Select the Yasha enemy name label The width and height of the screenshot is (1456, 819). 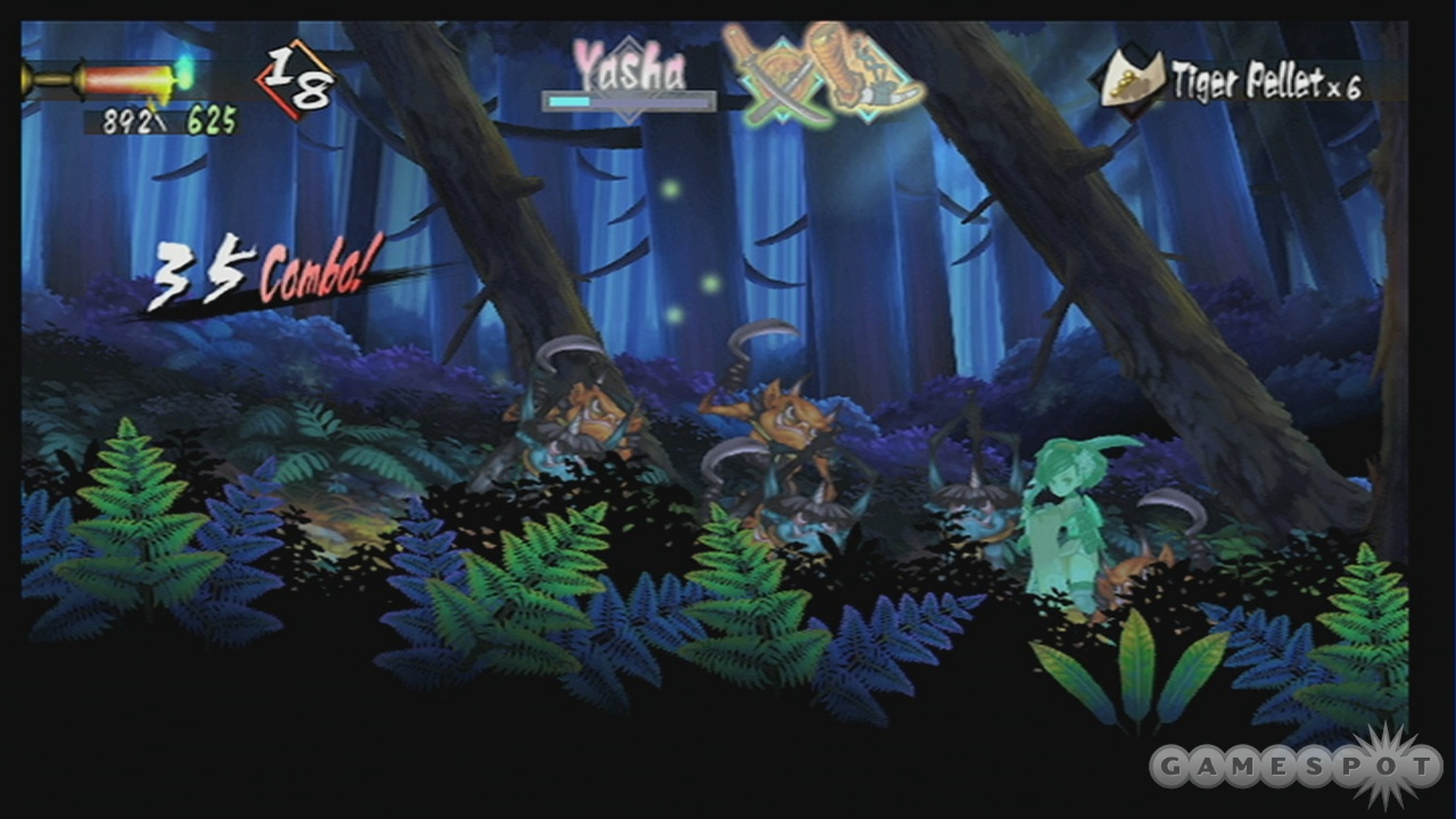(x=631, y=68)
